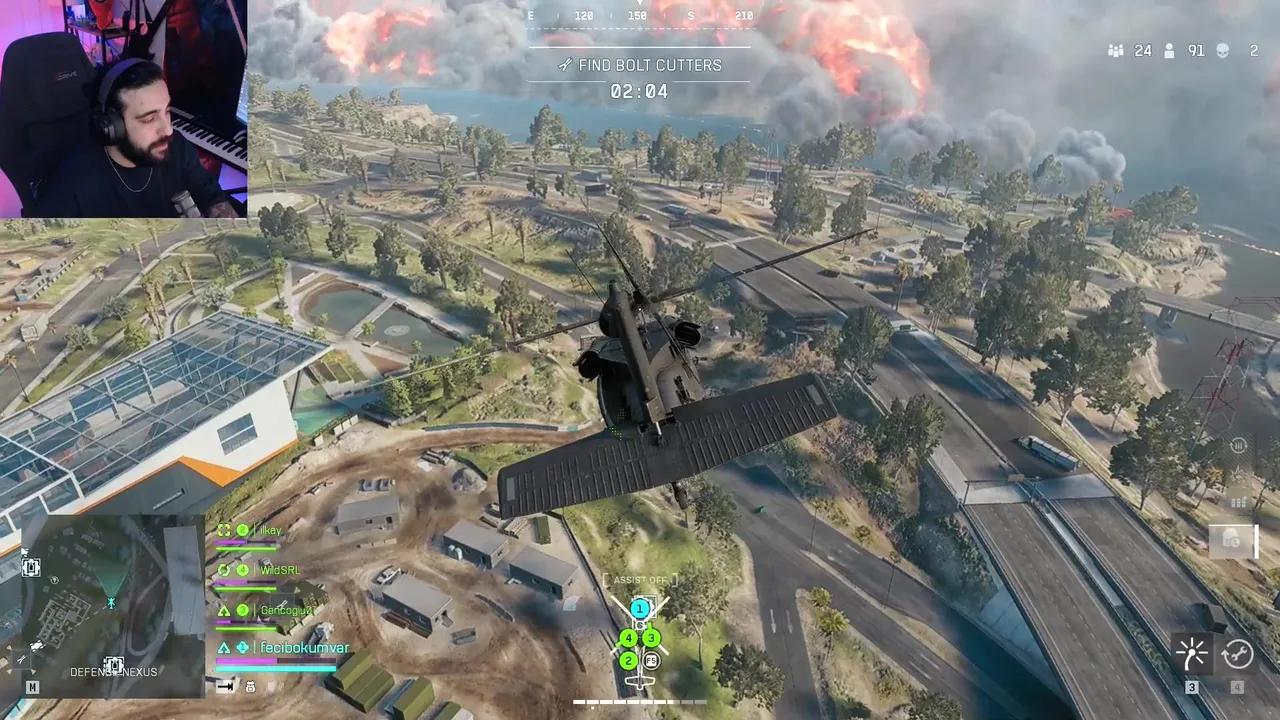This screenshot has width=1280, height=720.
Task: Choose the green seat 4 marker
Action: click(x=628, y=637)
